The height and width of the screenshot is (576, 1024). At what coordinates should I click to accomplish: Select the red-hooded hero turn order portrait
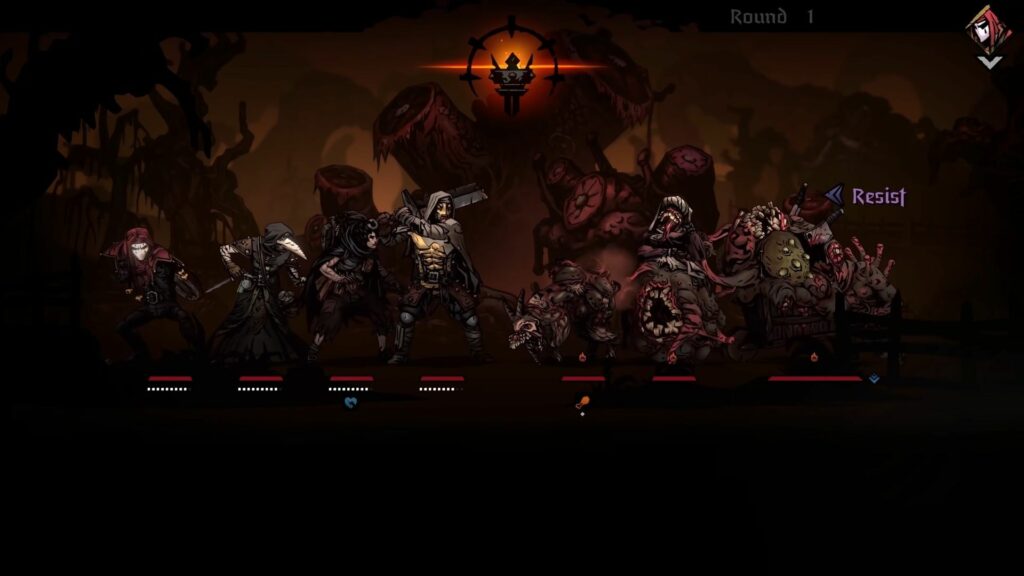(x=987, y=29)
